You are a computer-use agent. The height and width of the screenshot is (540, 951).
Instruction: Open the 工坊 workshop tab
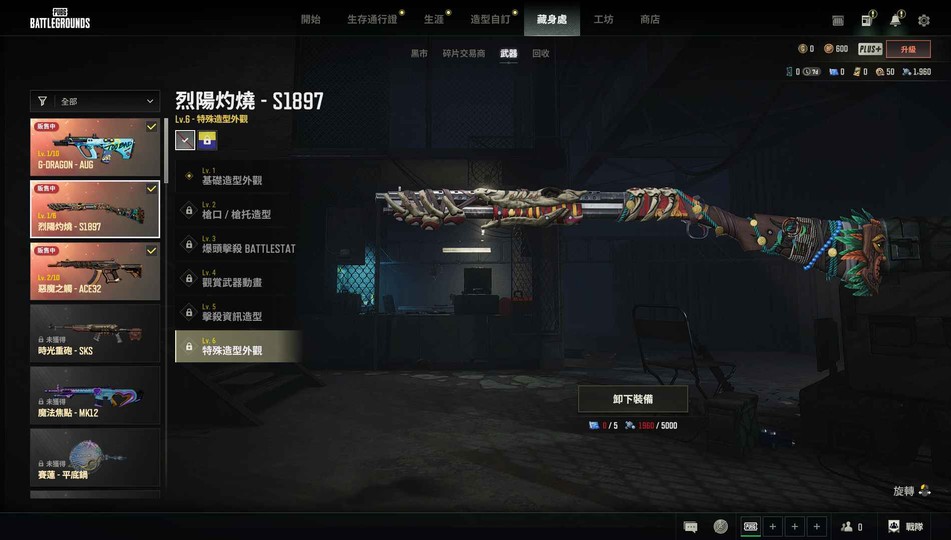point(603,20)
